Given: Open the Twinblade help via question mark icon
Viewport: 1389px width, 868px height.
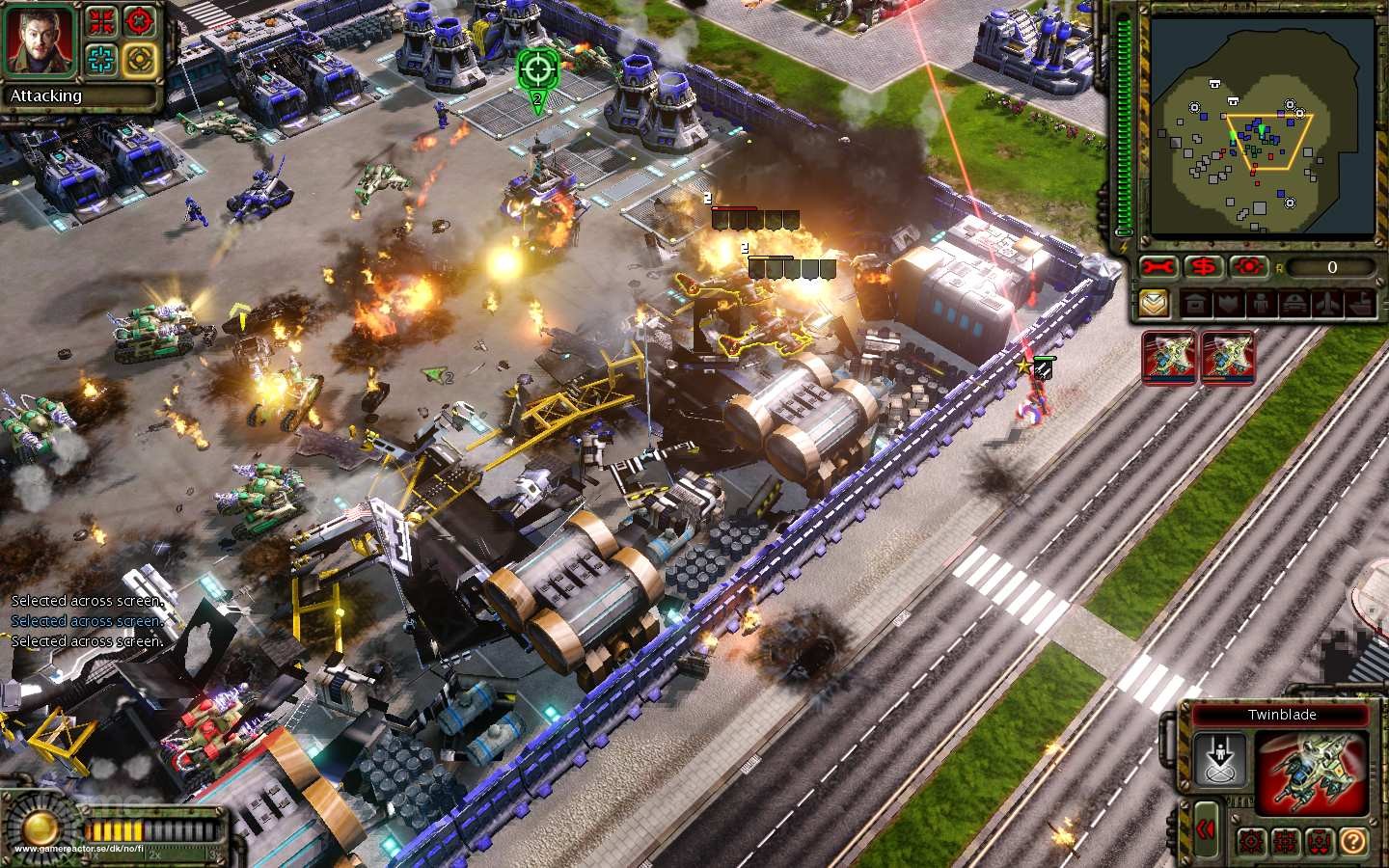Looking at the screenshot, I should click(x=1353, y=842).
